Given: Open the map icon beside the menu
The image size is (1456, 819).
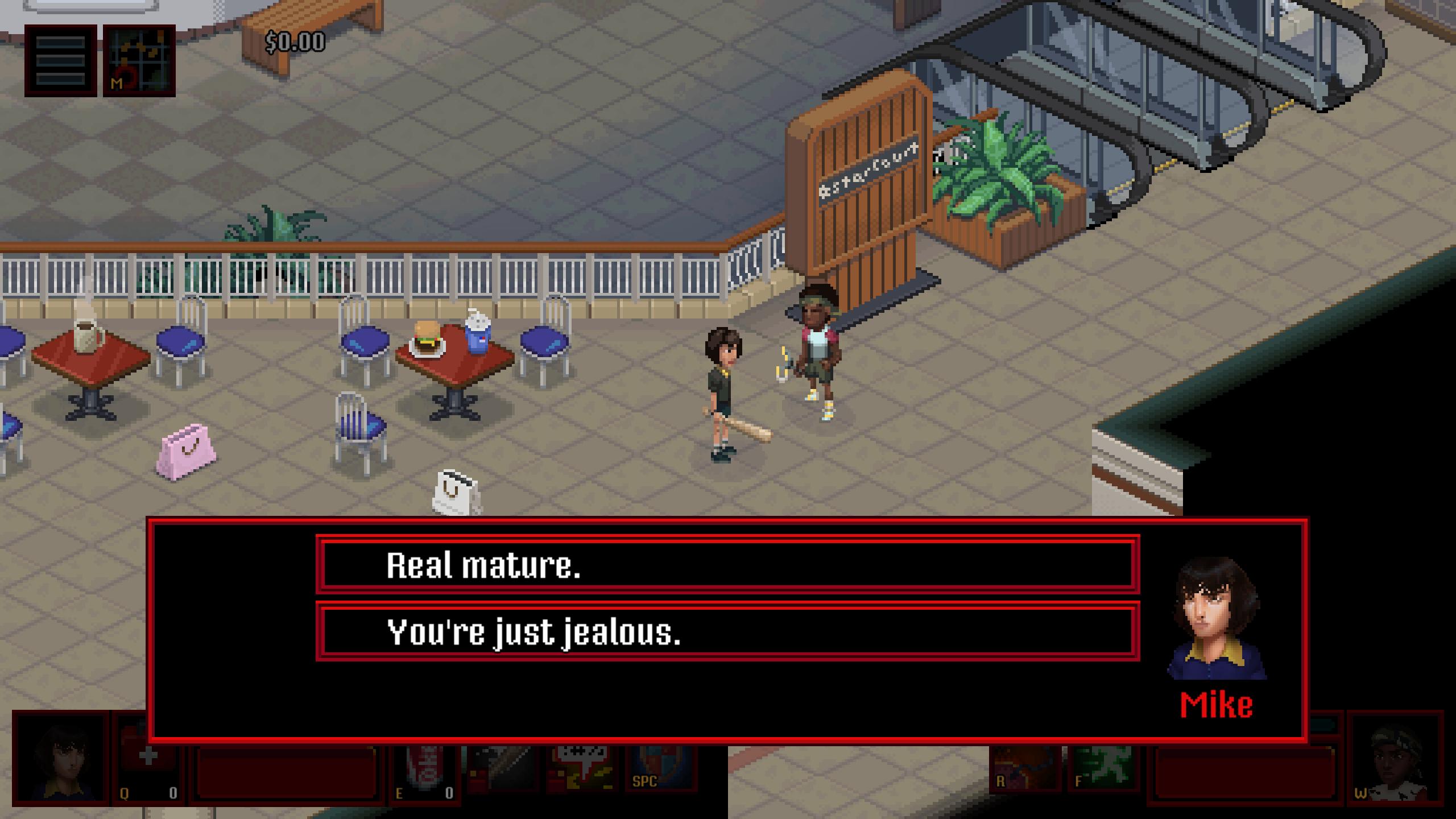Looking at the screenshot, I should (x=139, y=60).
